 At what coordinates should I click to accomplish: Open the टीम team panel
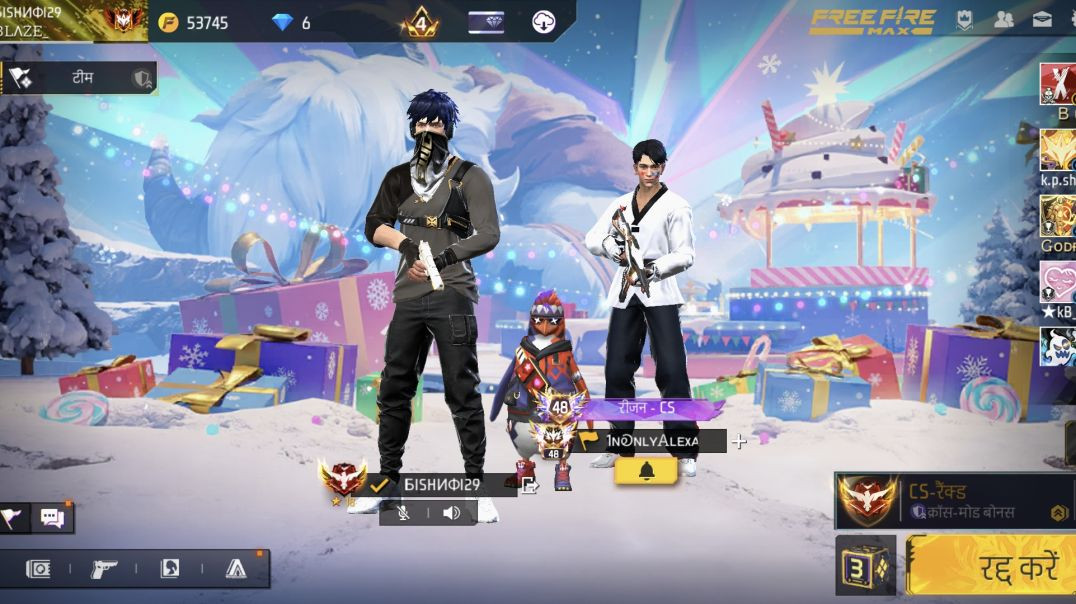[80, 77]
